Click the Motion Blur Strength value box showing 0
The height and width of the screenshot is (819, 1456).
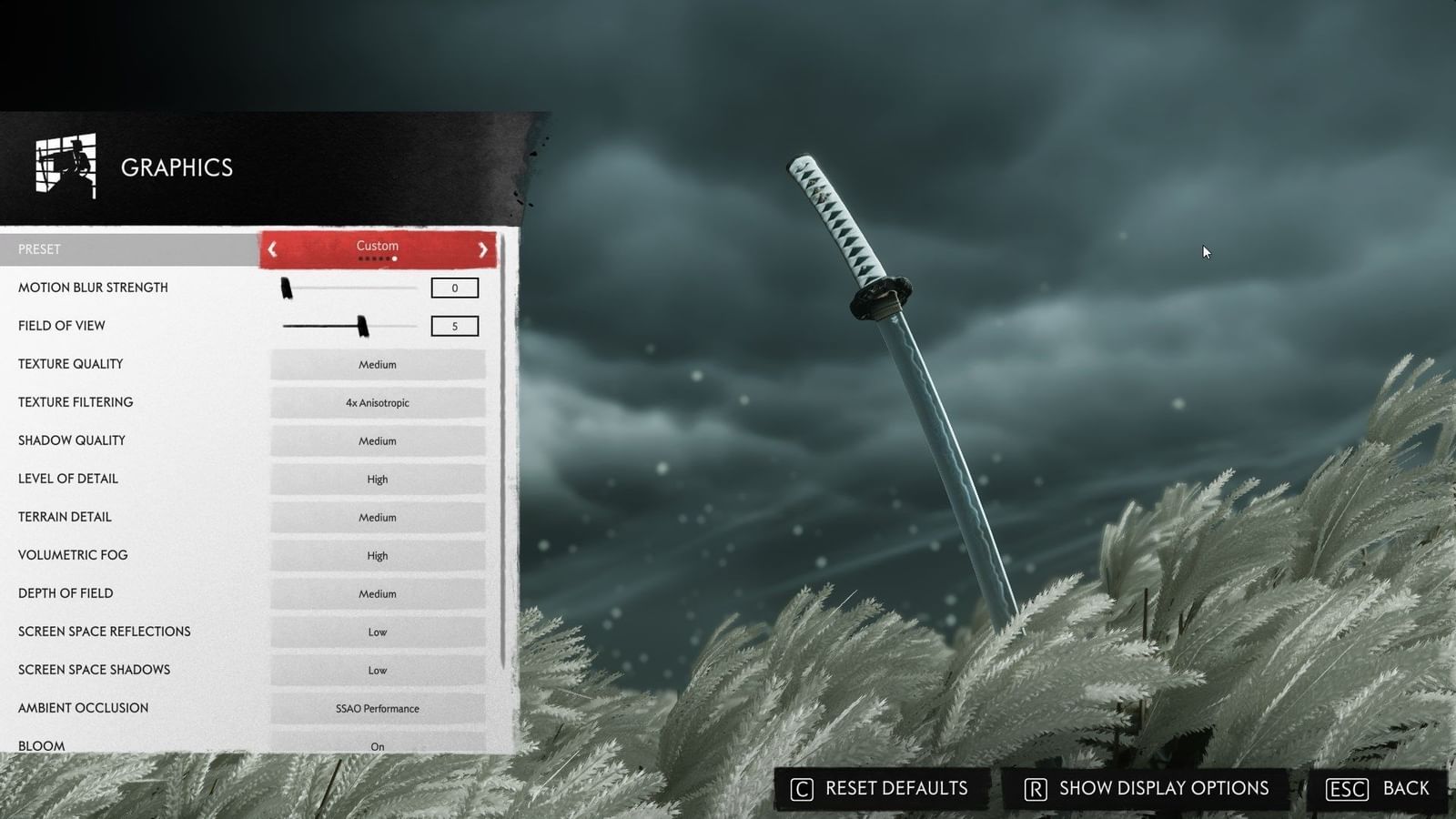point(455,288)
